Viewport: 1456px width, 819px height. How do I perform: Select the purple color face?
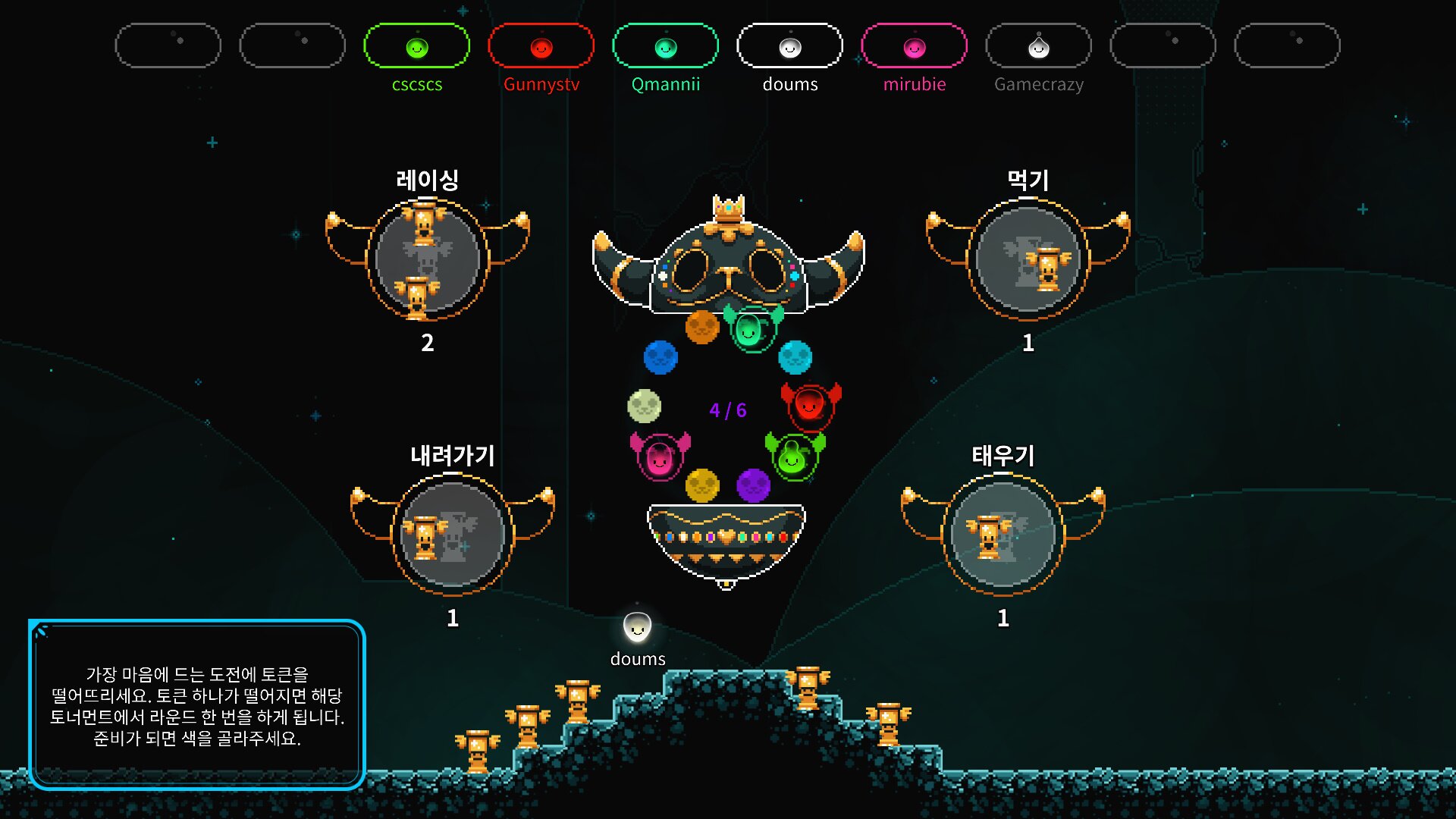(x=753, y=485)
